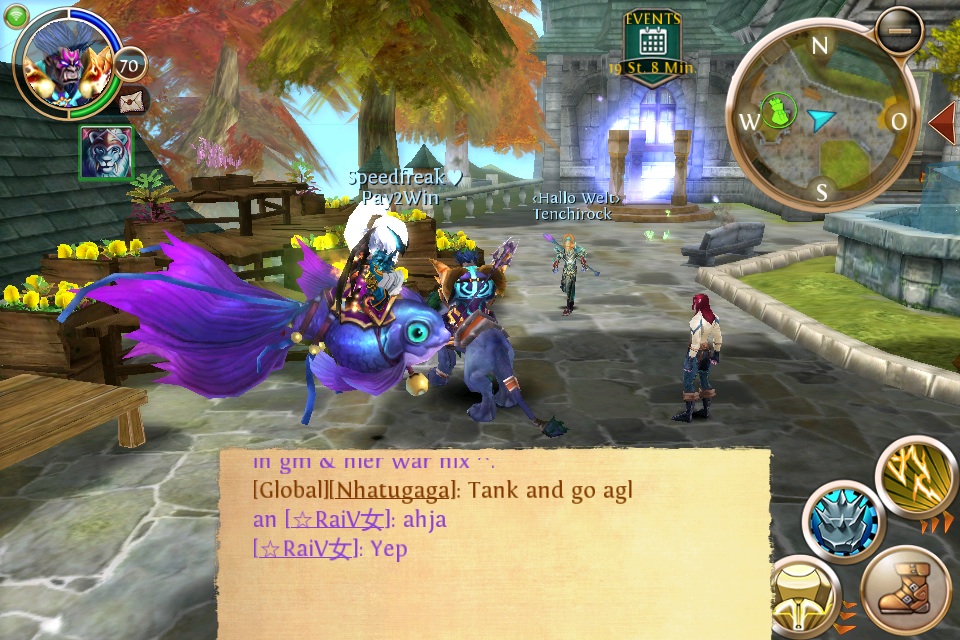Open the mail envelope icon
The image size is (960, 640).
132,101
